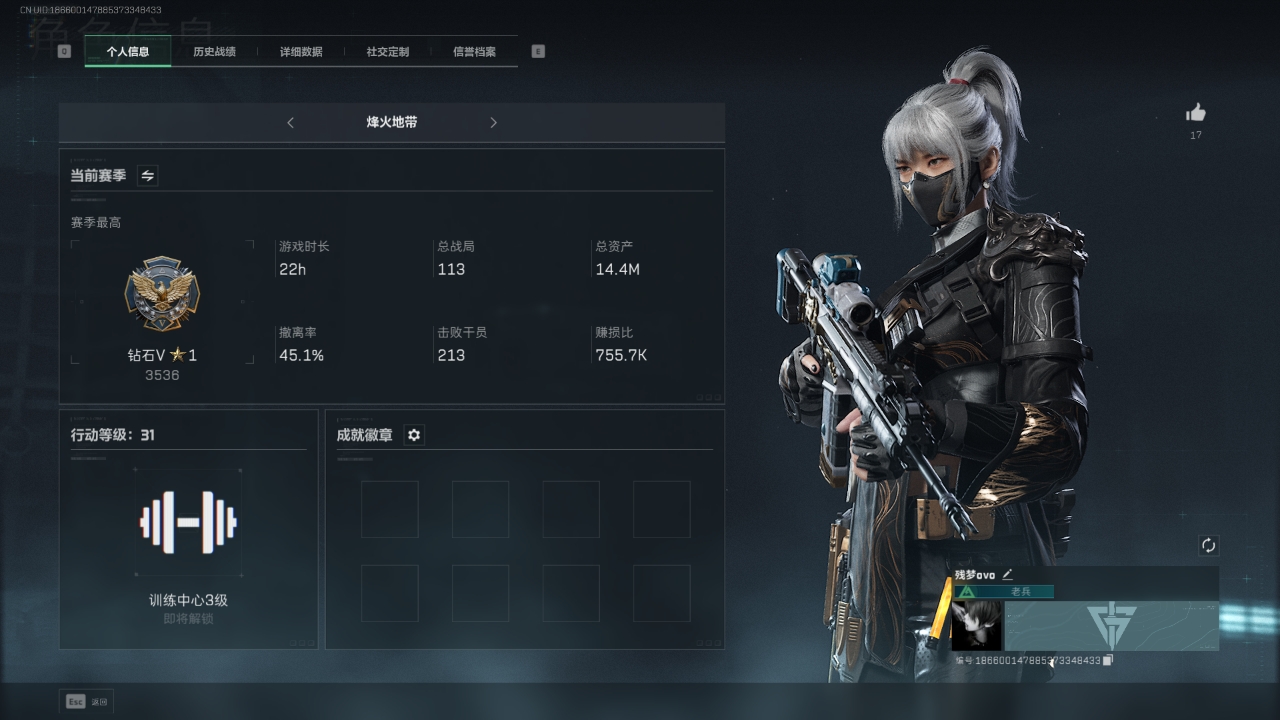Click the left arrow beside 烽火地带
The image size is (1280, 720).
click(x=291, y=123)
